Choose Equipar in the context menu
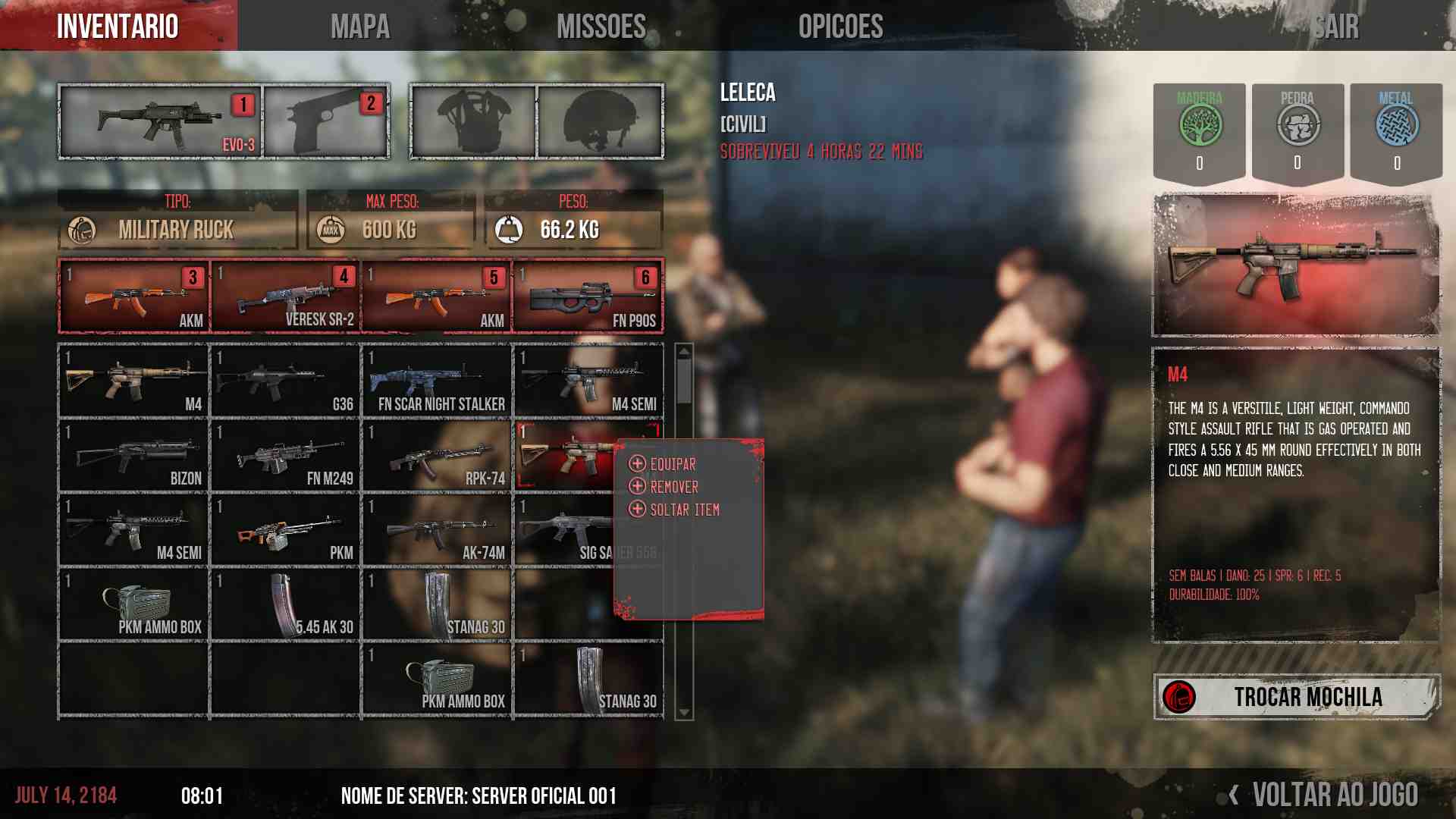The width and height of the screenshot is (1456, 819). coord(672,464)
